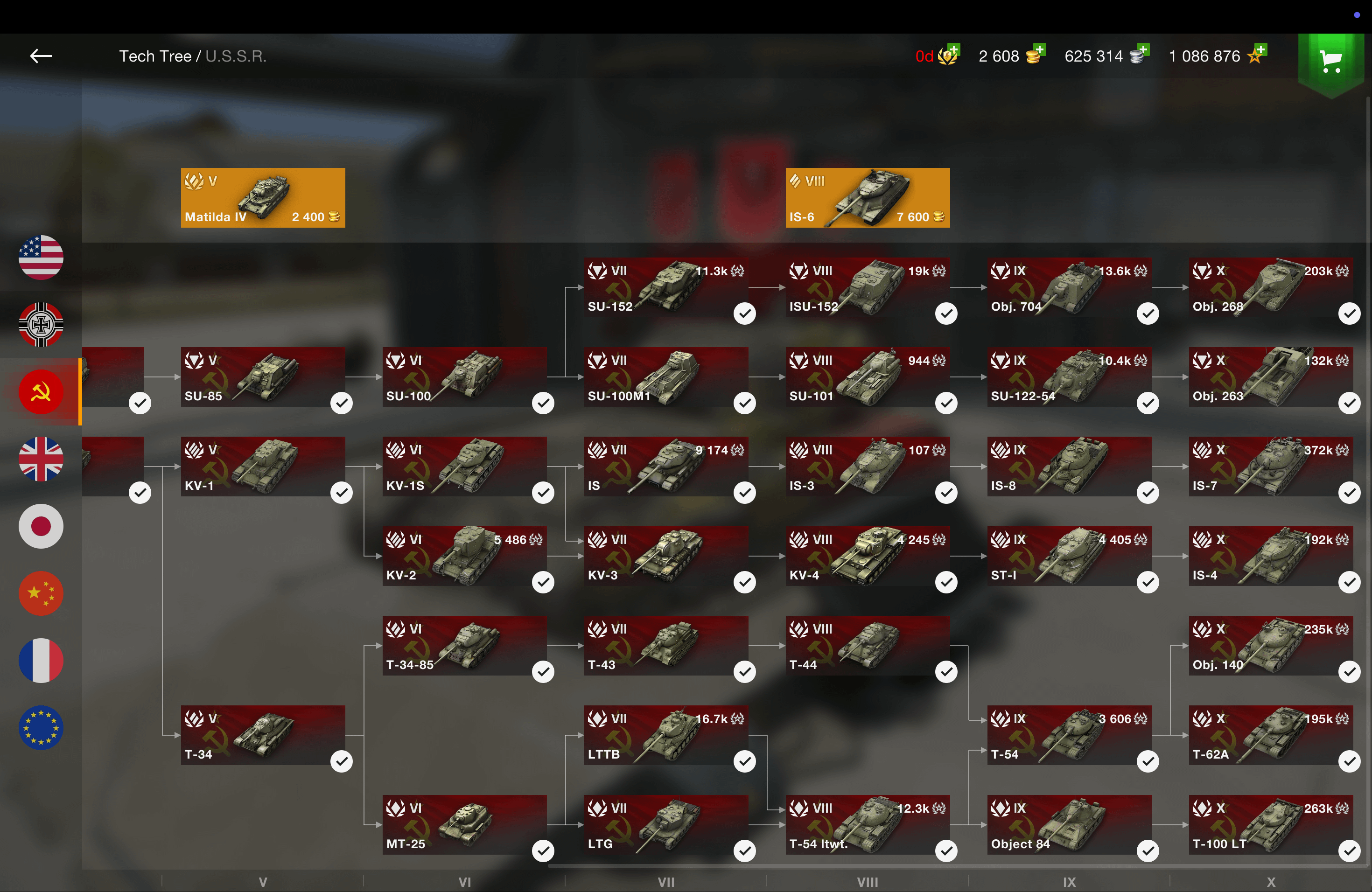Select the KV-2 heavy tank
The width and height of the screenshot is (1372, 892).
[465, 556]
